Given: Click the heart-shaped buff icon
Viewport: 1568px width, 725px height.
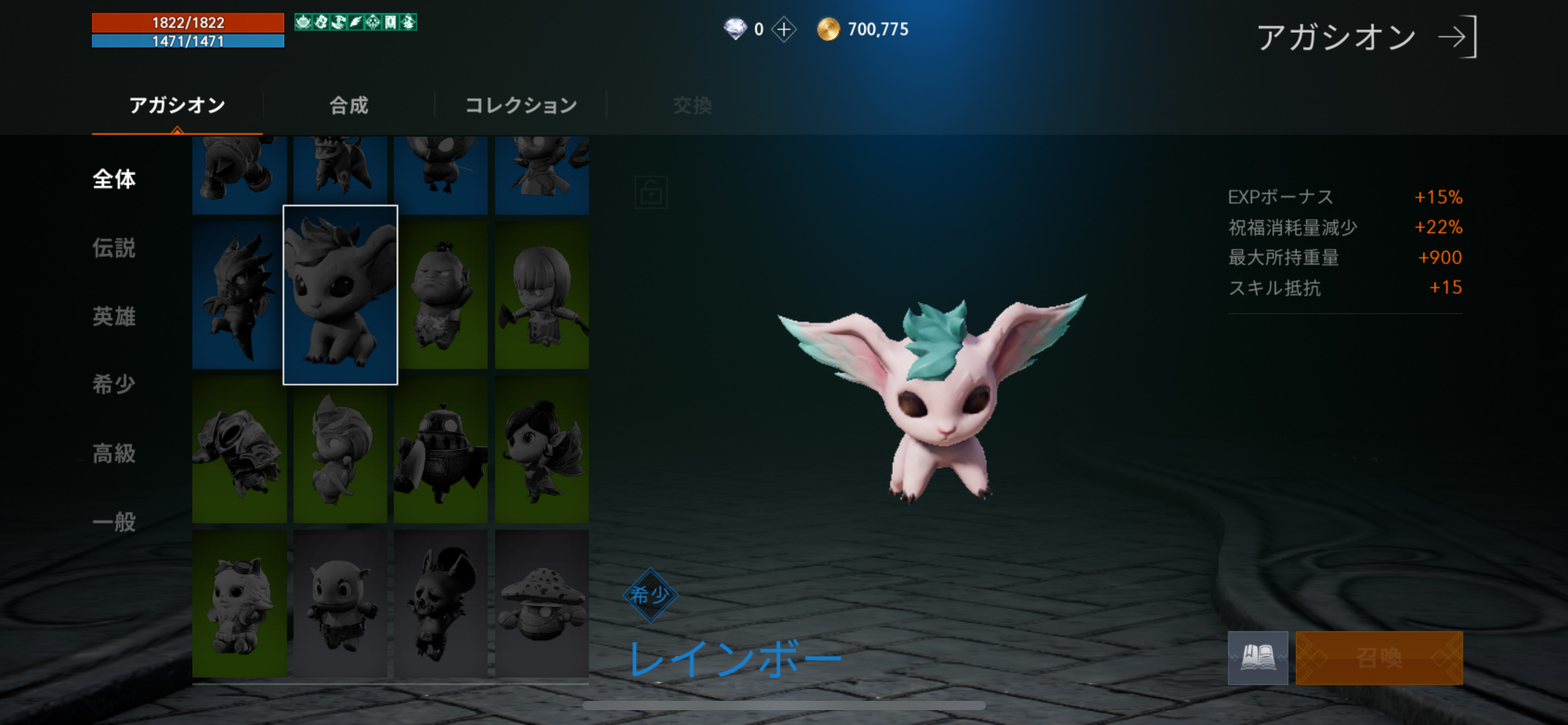Looking at the screenshot, I should point(302,22).
